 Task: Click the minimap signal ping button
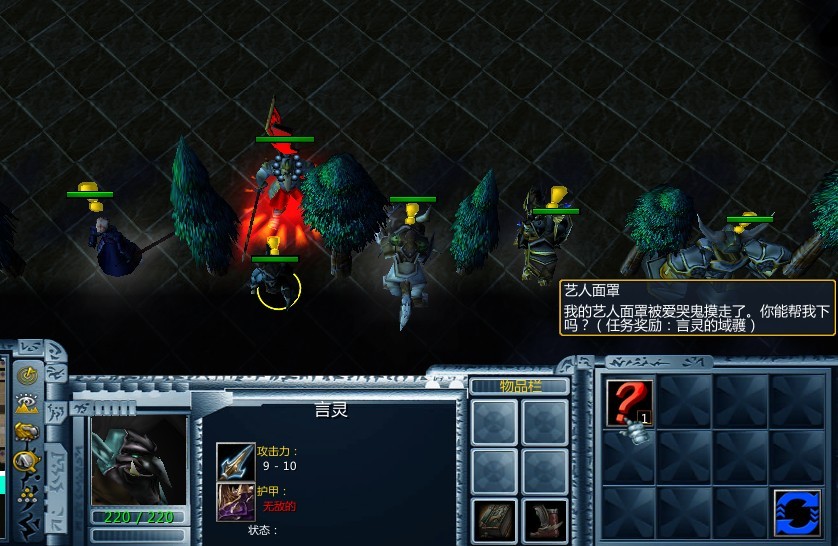28,376
